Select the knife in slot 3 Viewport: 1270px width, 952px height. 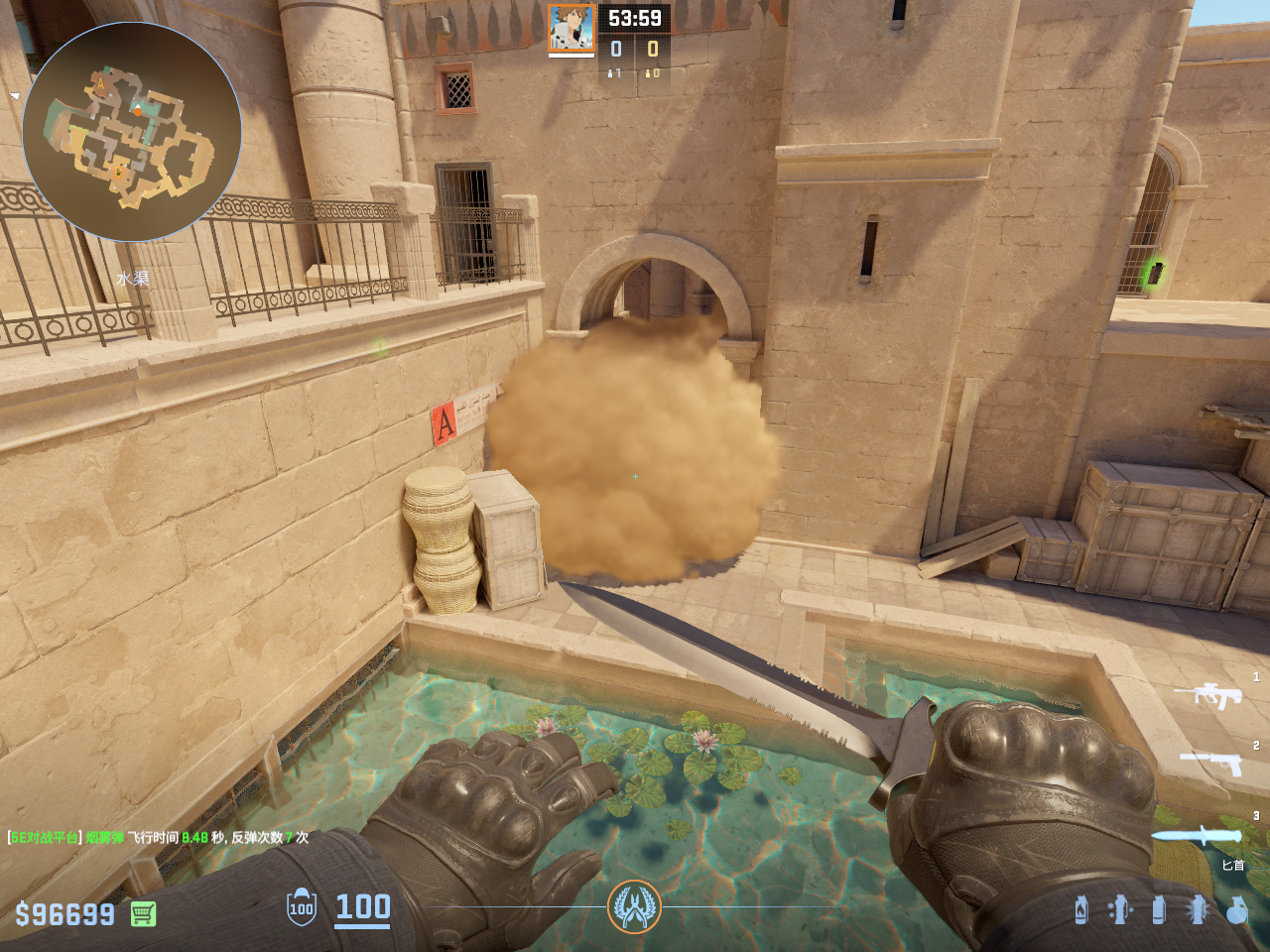[1197, 835]
